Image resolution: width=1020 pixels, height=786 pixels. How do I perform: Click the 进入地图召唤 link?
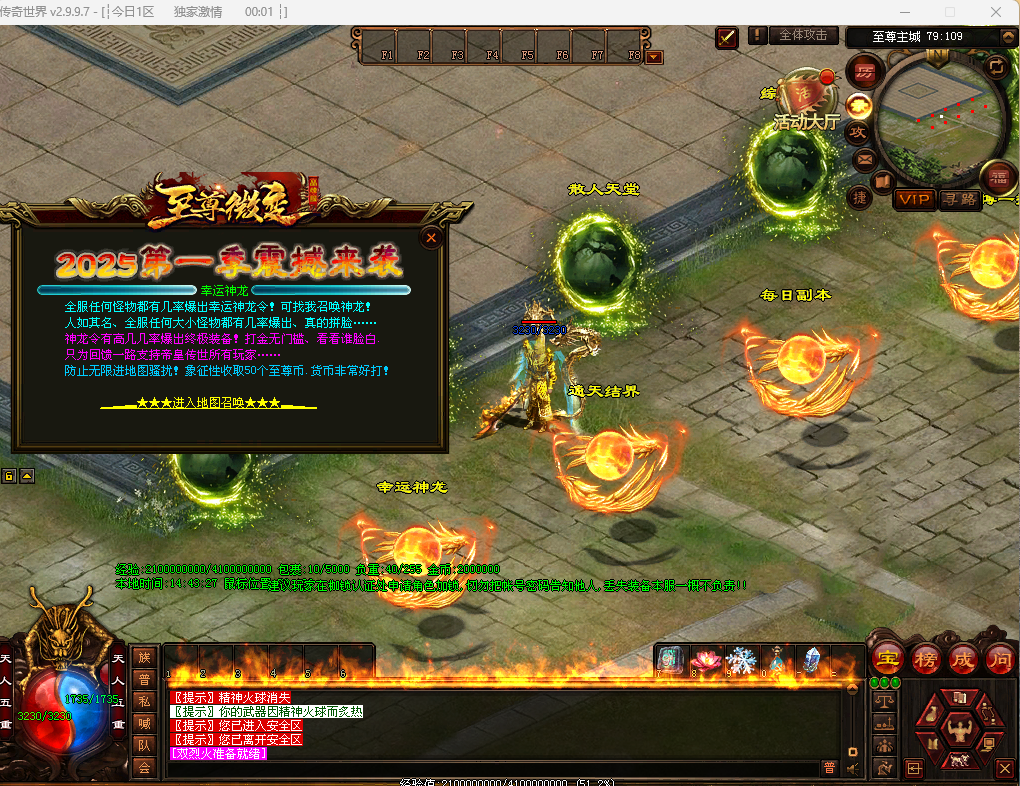[208, 402]
